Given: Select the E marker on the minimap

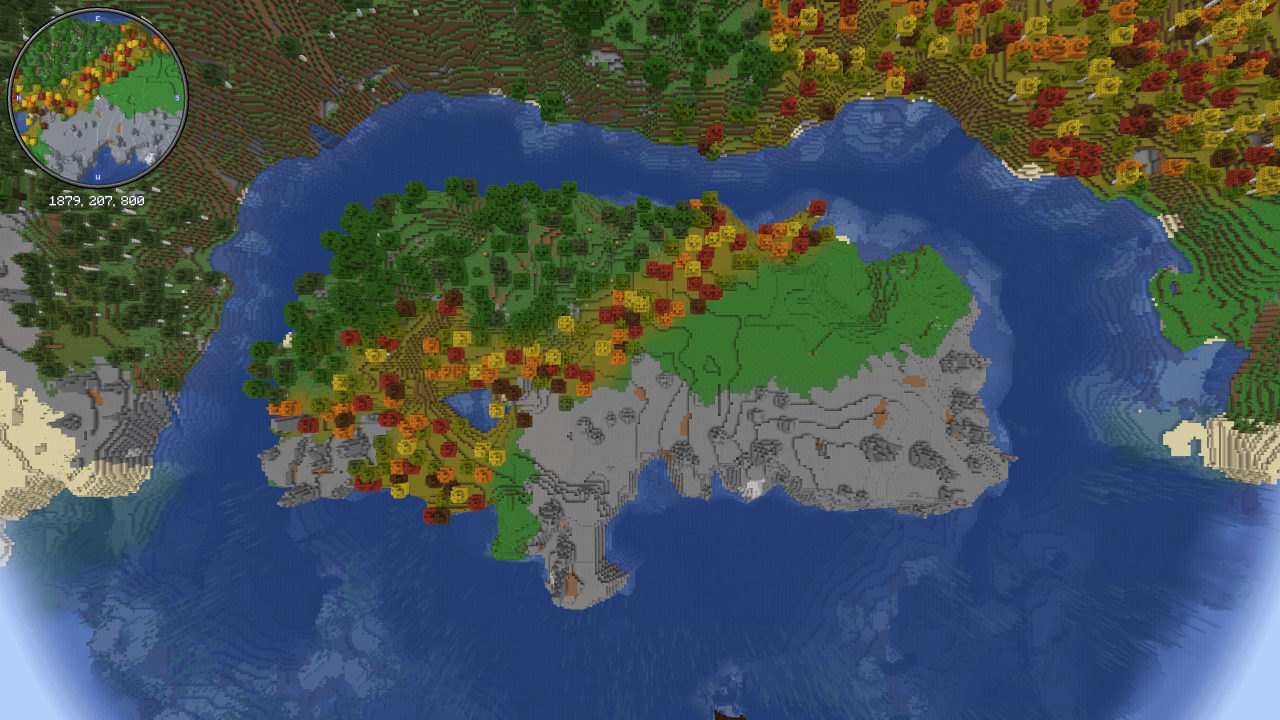Looking at the screenshot, I should (x=97, y=18).
